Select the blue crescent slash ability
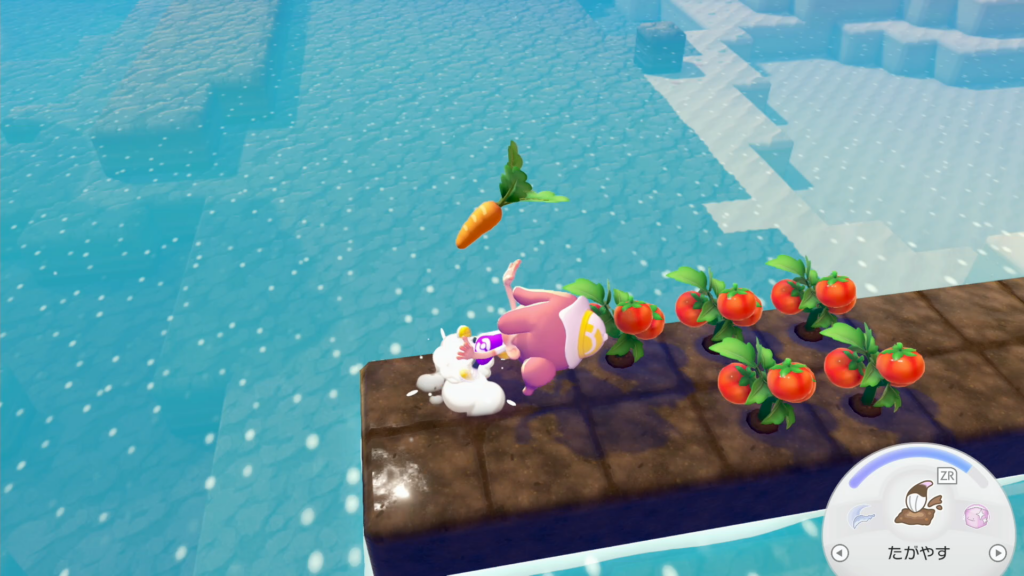 pyautogui.click(x=861, y=516)
